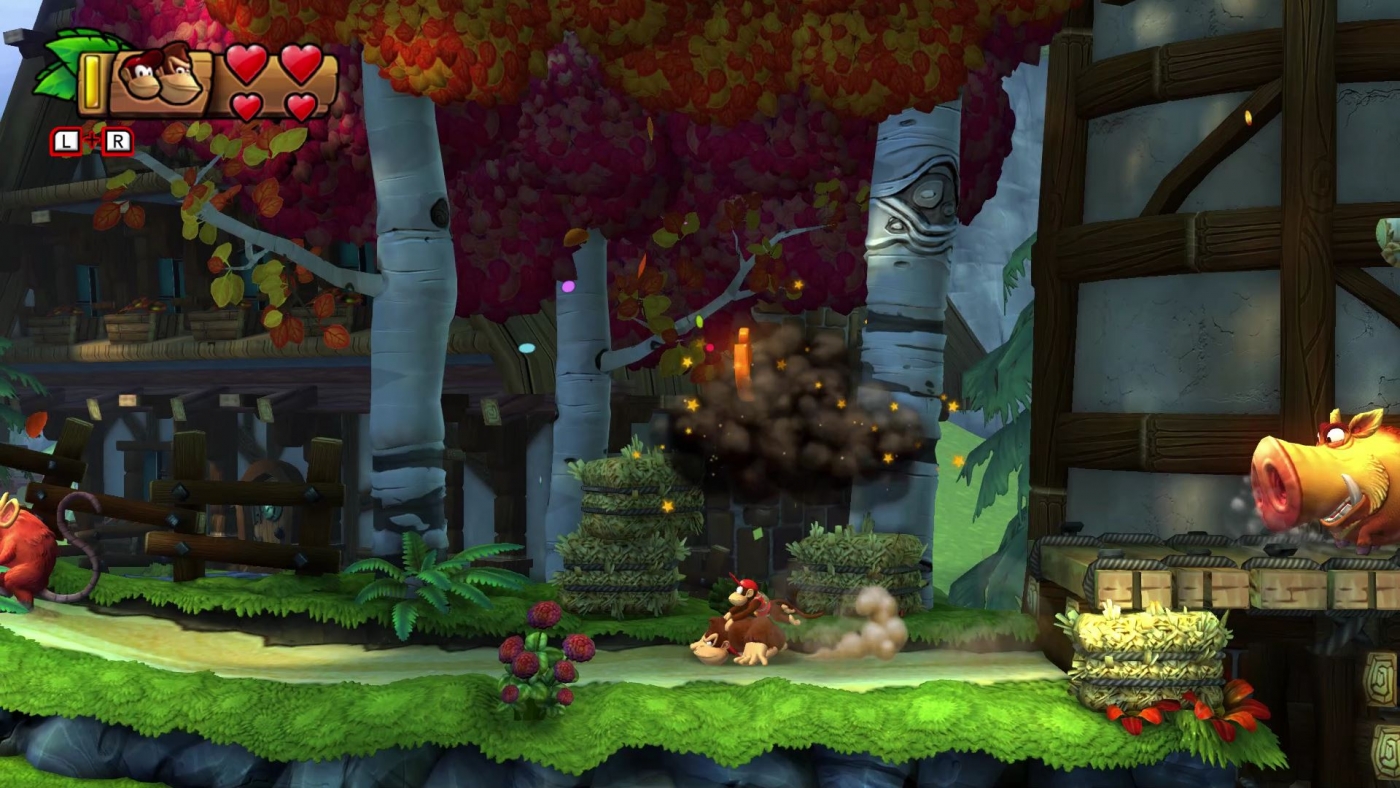Click the rightmost large heart icon
1400x788 pixels.
pos(301,65)
